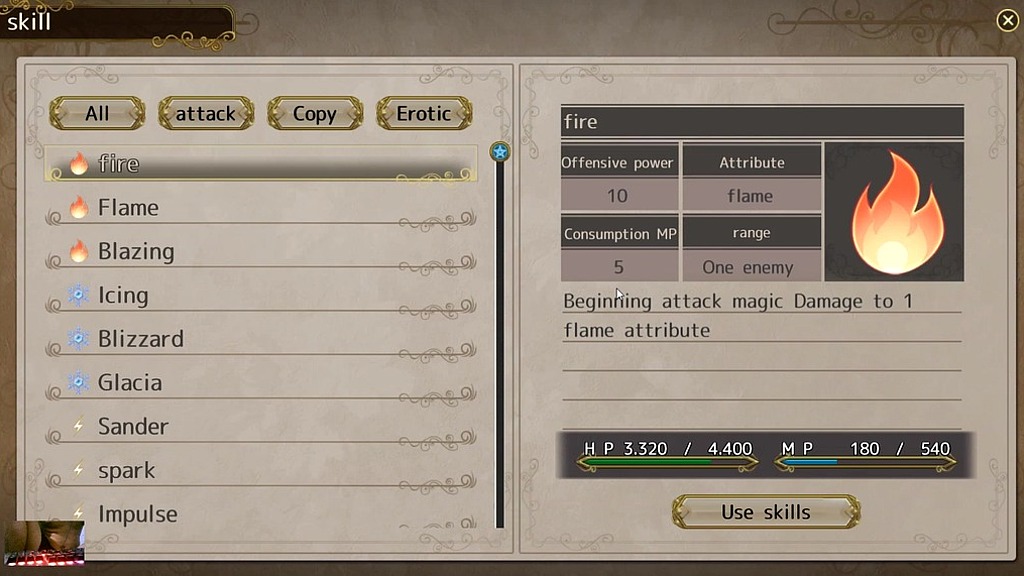Select the Impulse skill

[260, 514]
